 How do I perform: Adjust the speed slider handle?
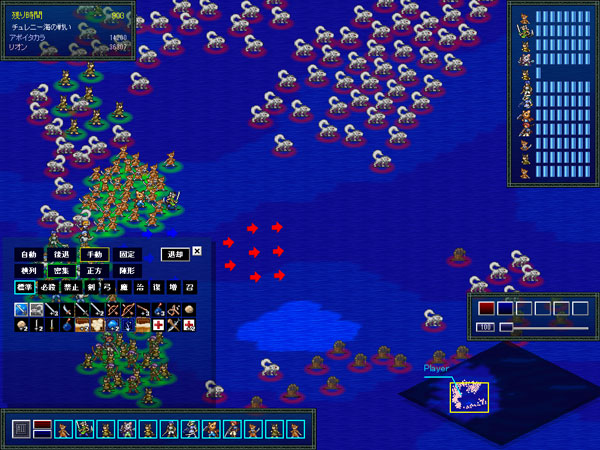tap(506, 327)
